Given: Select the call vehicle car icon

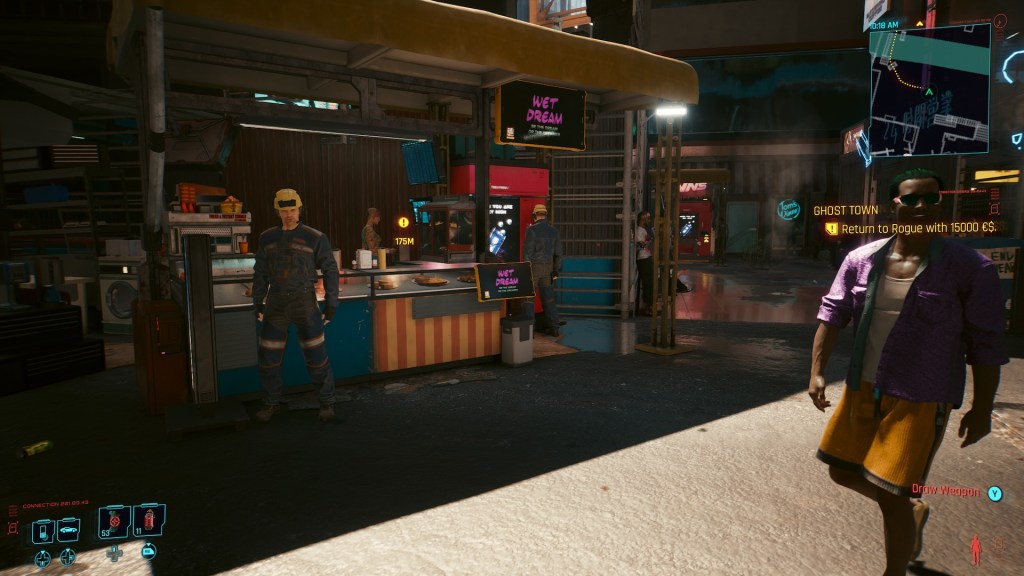Looking at the screenshot, I should (x=69, y=531).
